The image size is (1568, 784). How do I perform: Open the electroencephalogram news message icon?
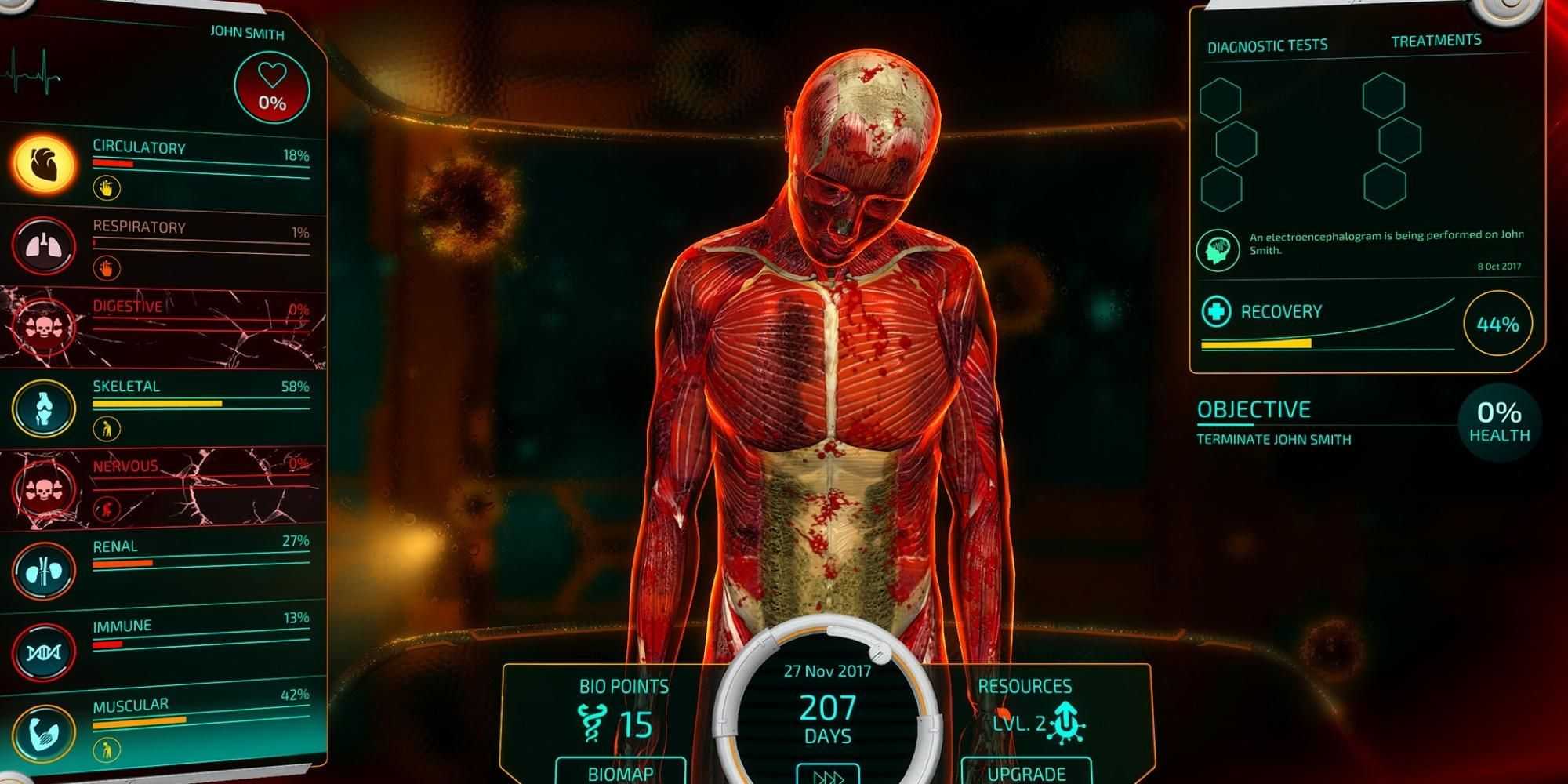(x=1218, y=250)
